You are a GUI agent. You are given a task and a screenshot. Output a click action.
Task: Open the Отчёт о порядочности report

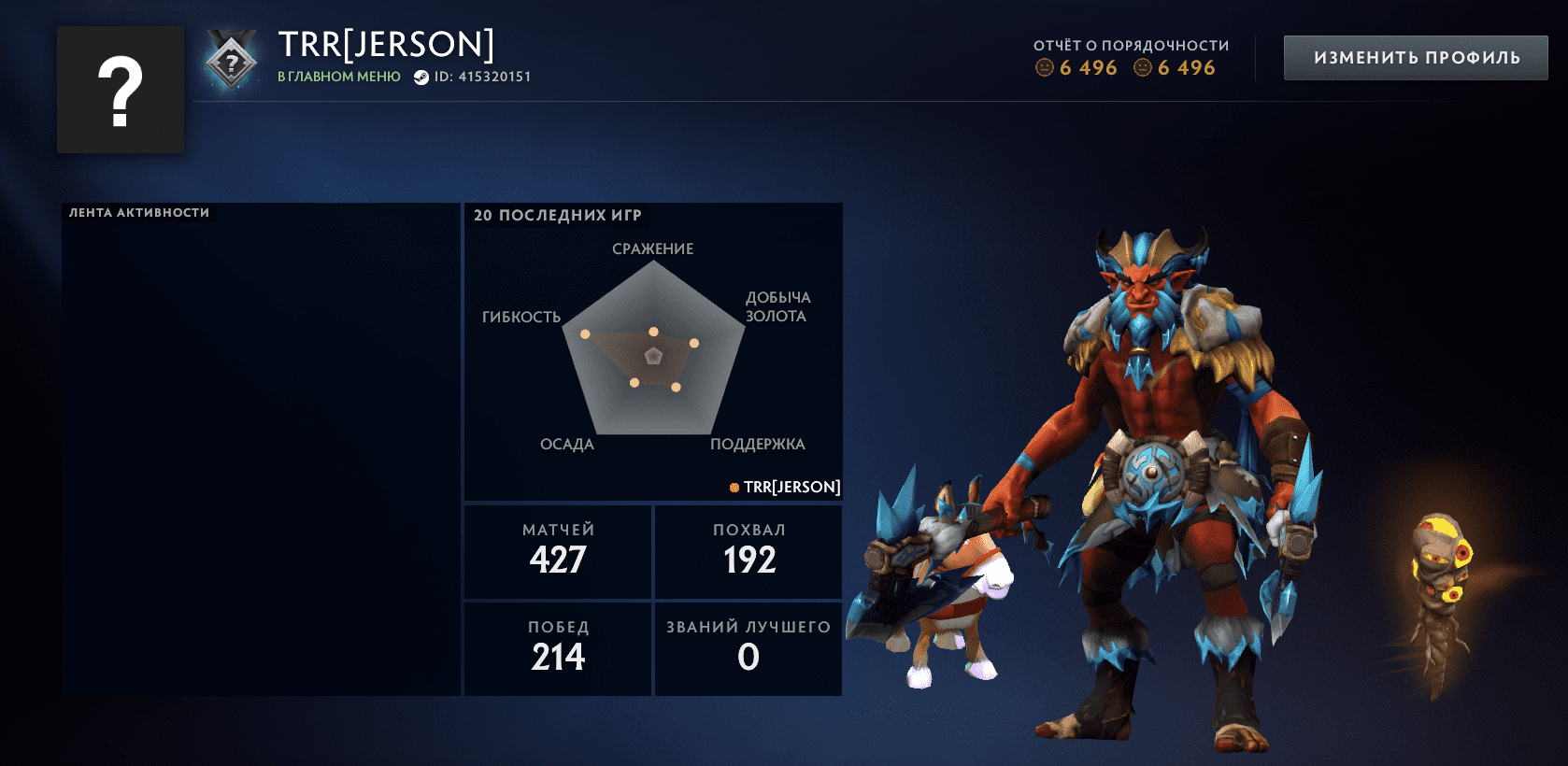(x=1131, y=57)
